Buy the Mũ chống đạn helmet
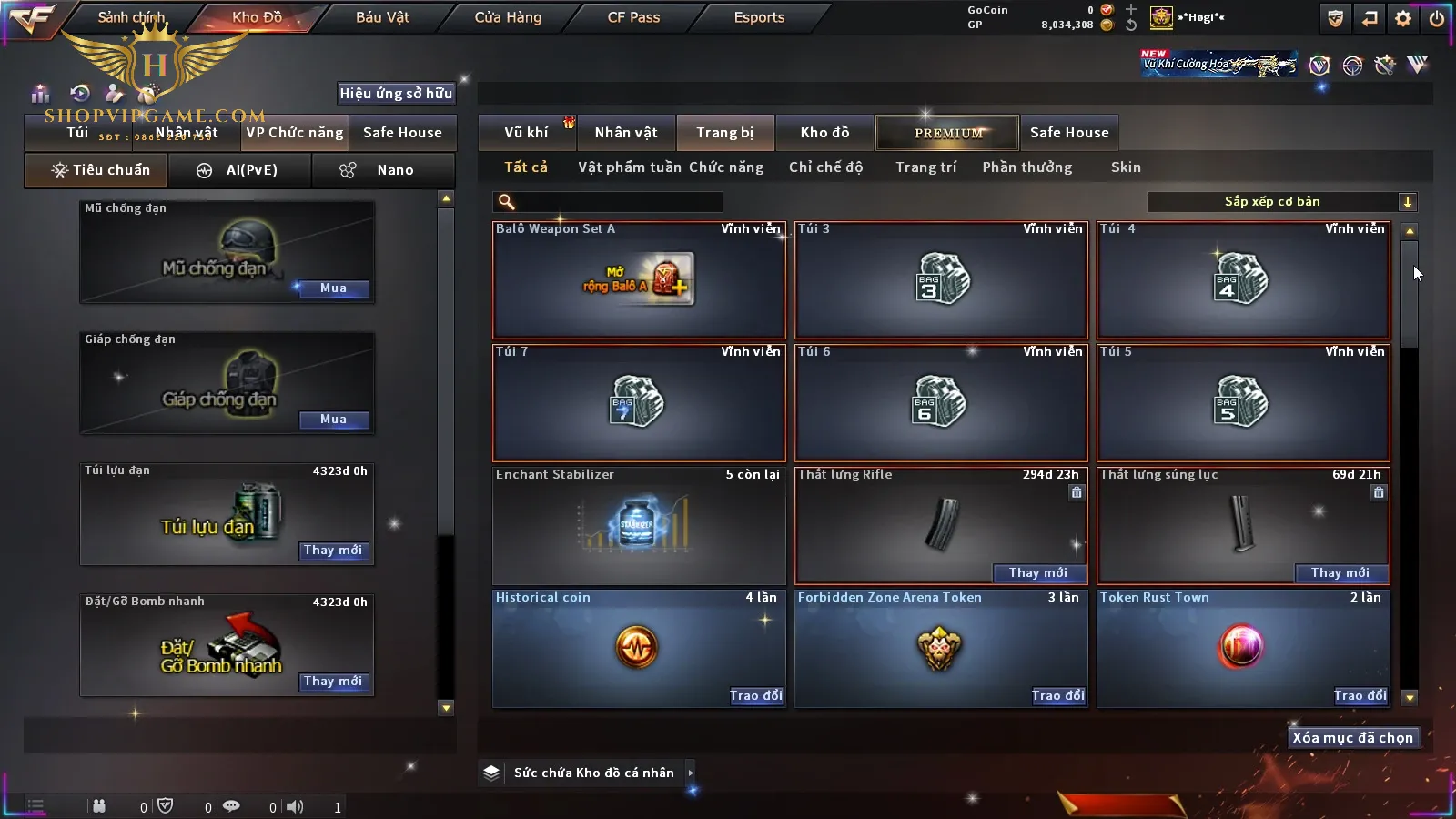This screenshot has height=819, width=1456. pos(333,288)
